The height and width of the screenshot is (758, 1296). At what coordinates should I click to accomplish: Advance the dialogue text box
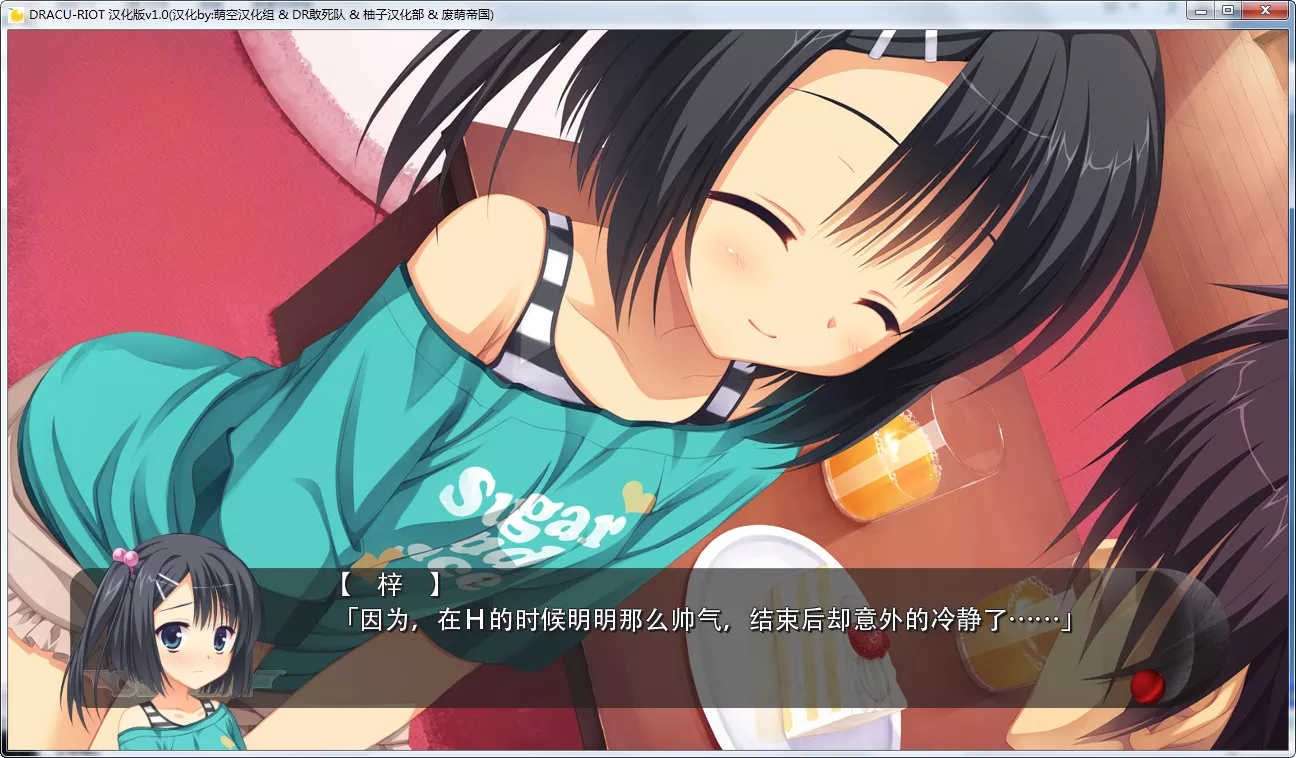tap(700, 640)
